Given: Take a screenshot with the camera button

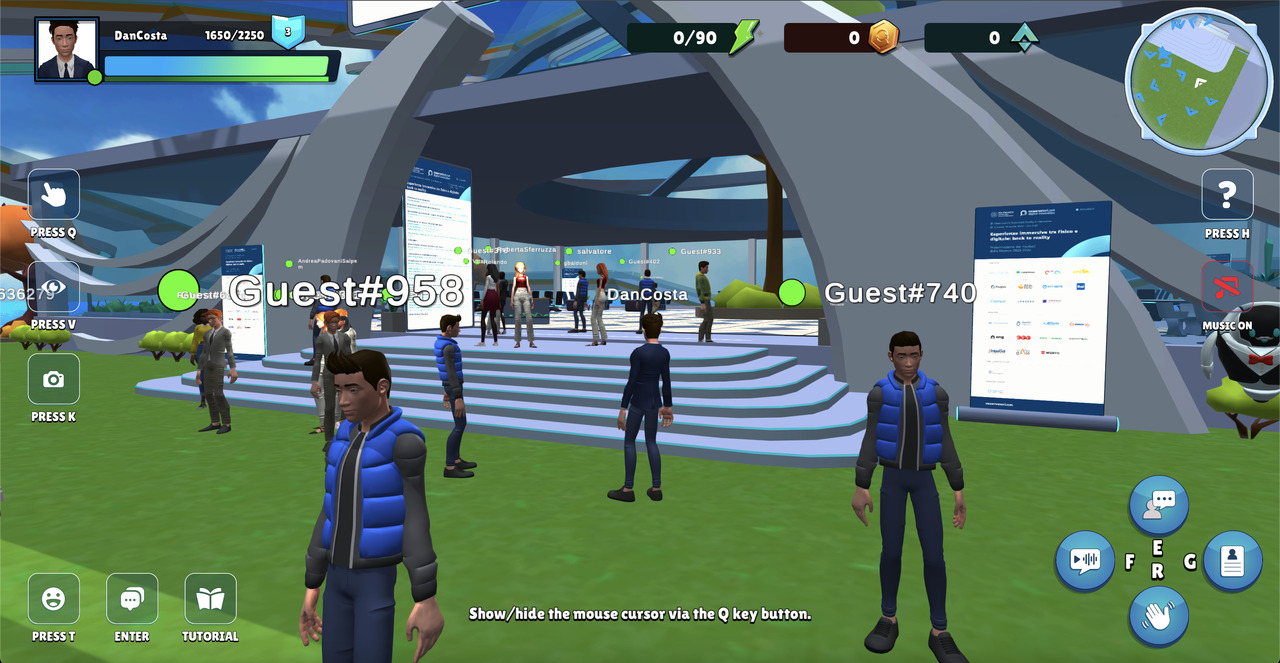Looking at the screenshot, I should coord(54,379).
